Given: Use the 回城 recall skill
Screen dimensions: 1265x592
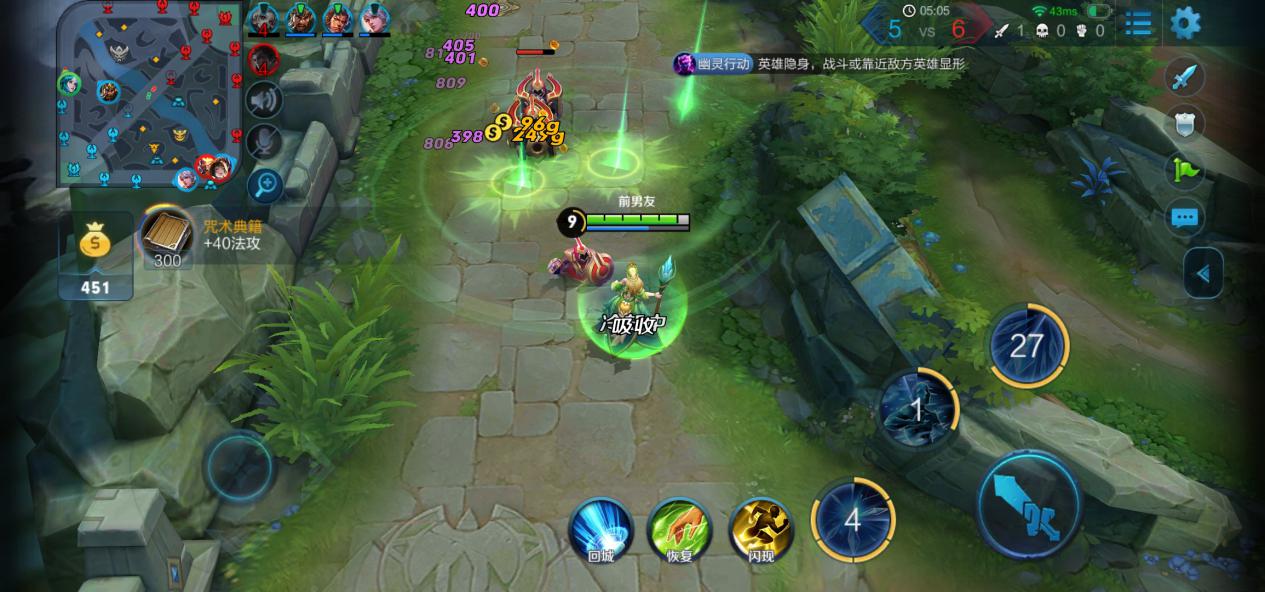Looking at the screenshot, I should pyautogui.click(x=601, y=529).
